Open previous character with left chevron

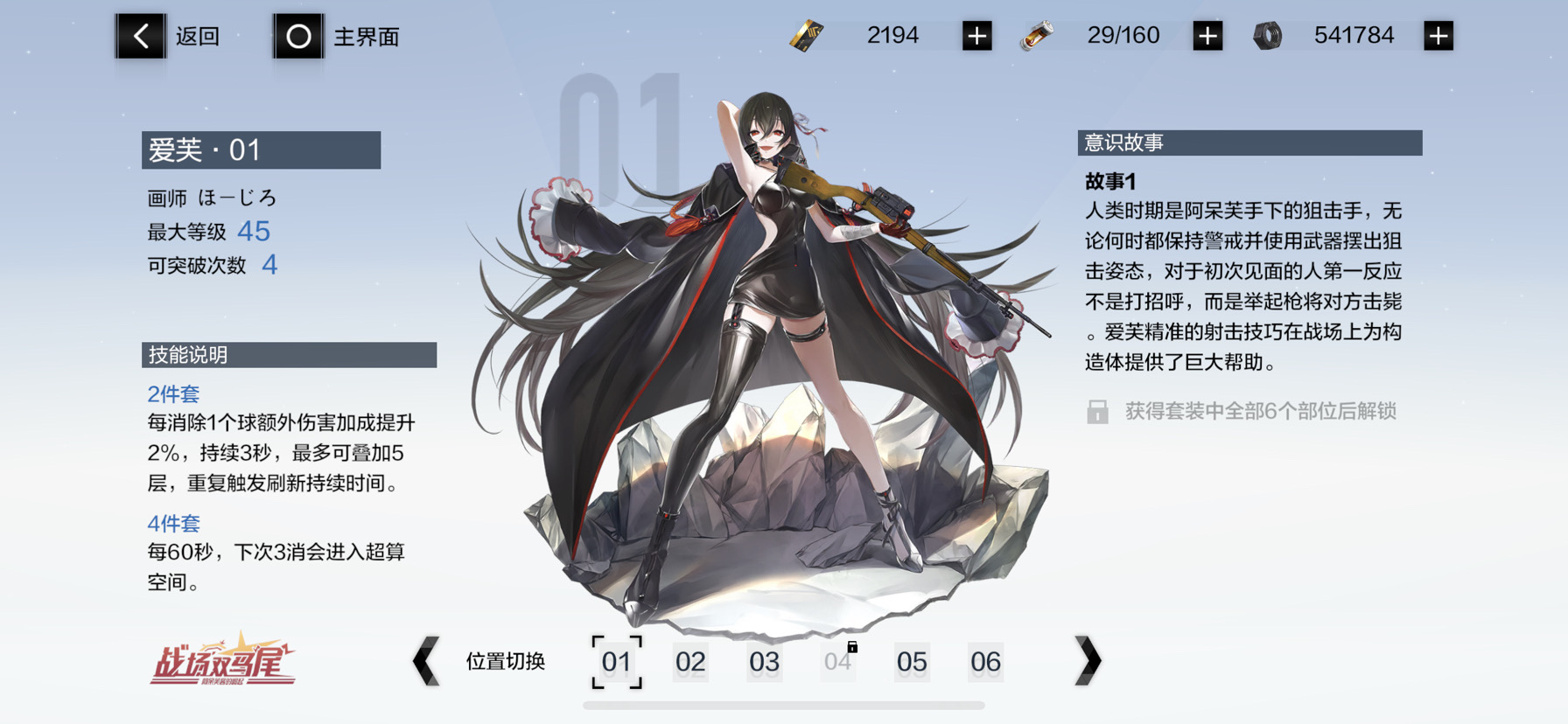coord(426,662)
